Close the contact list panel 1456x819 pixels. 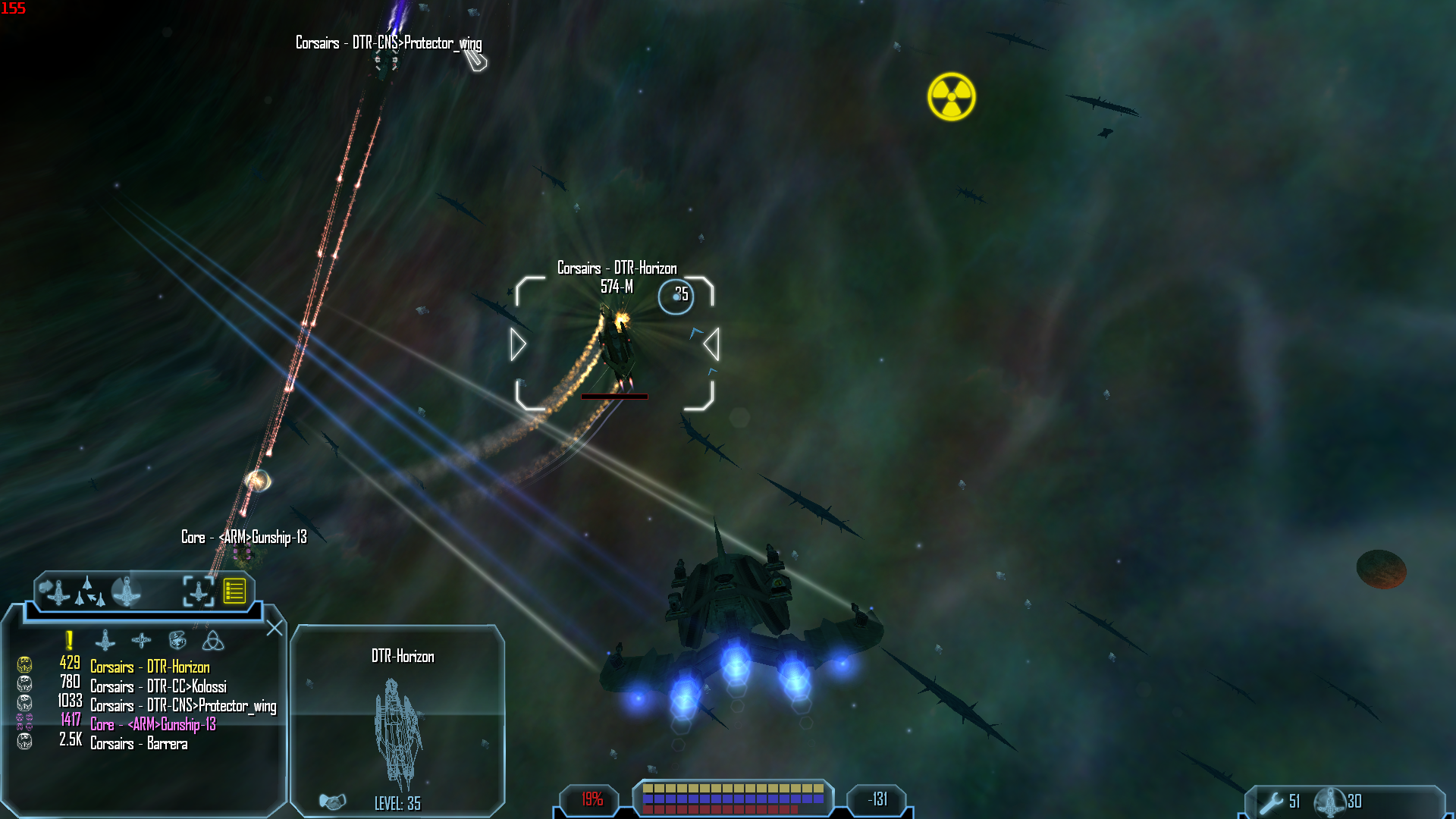pyautogui.click(x=275, y=628)
